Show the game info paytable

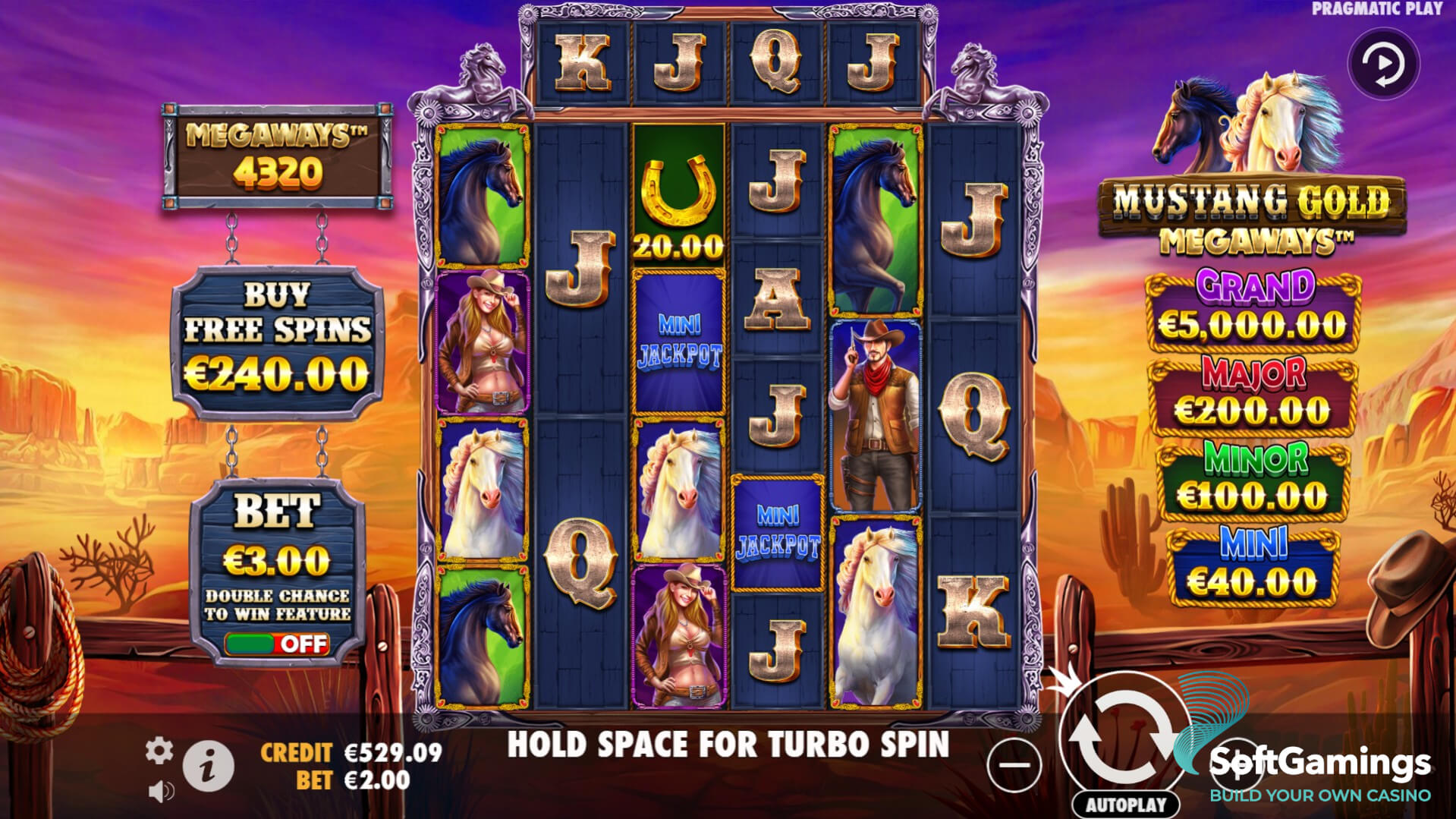point(208,766)
